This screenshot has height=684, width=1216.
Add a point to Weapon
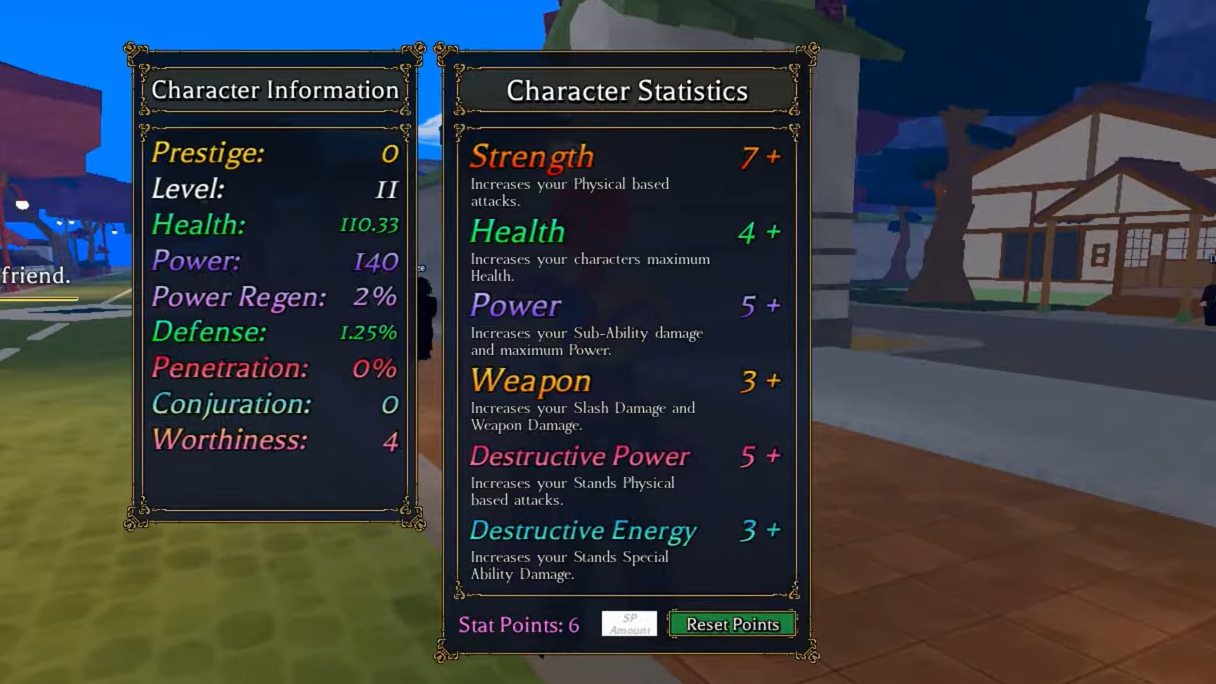click(x=773, y=381)
